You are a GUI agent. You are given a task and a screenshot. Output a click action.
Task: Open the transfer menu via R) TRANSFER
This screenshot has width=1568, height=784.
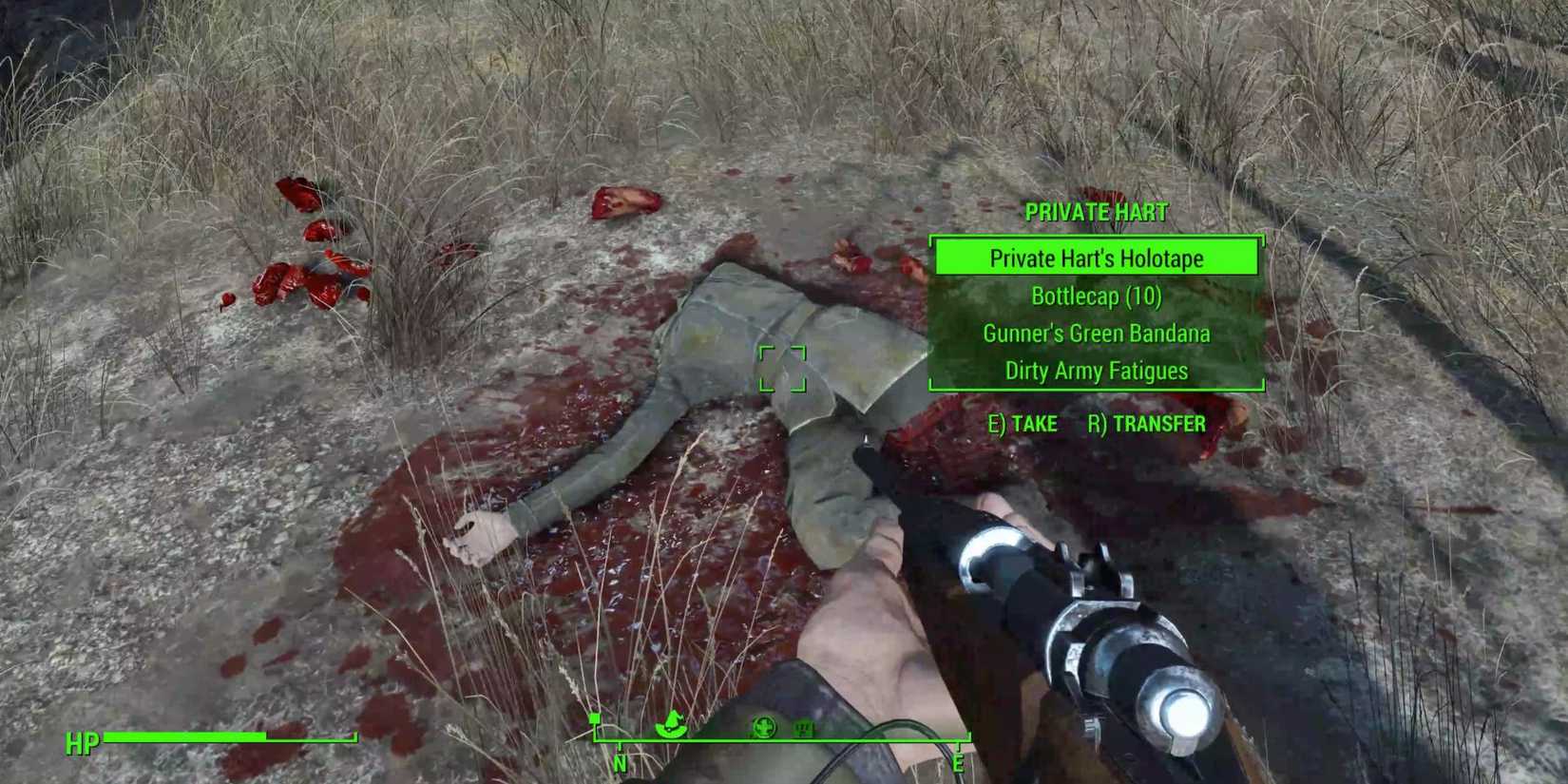pyautogui.click(x=1148, y=424)
